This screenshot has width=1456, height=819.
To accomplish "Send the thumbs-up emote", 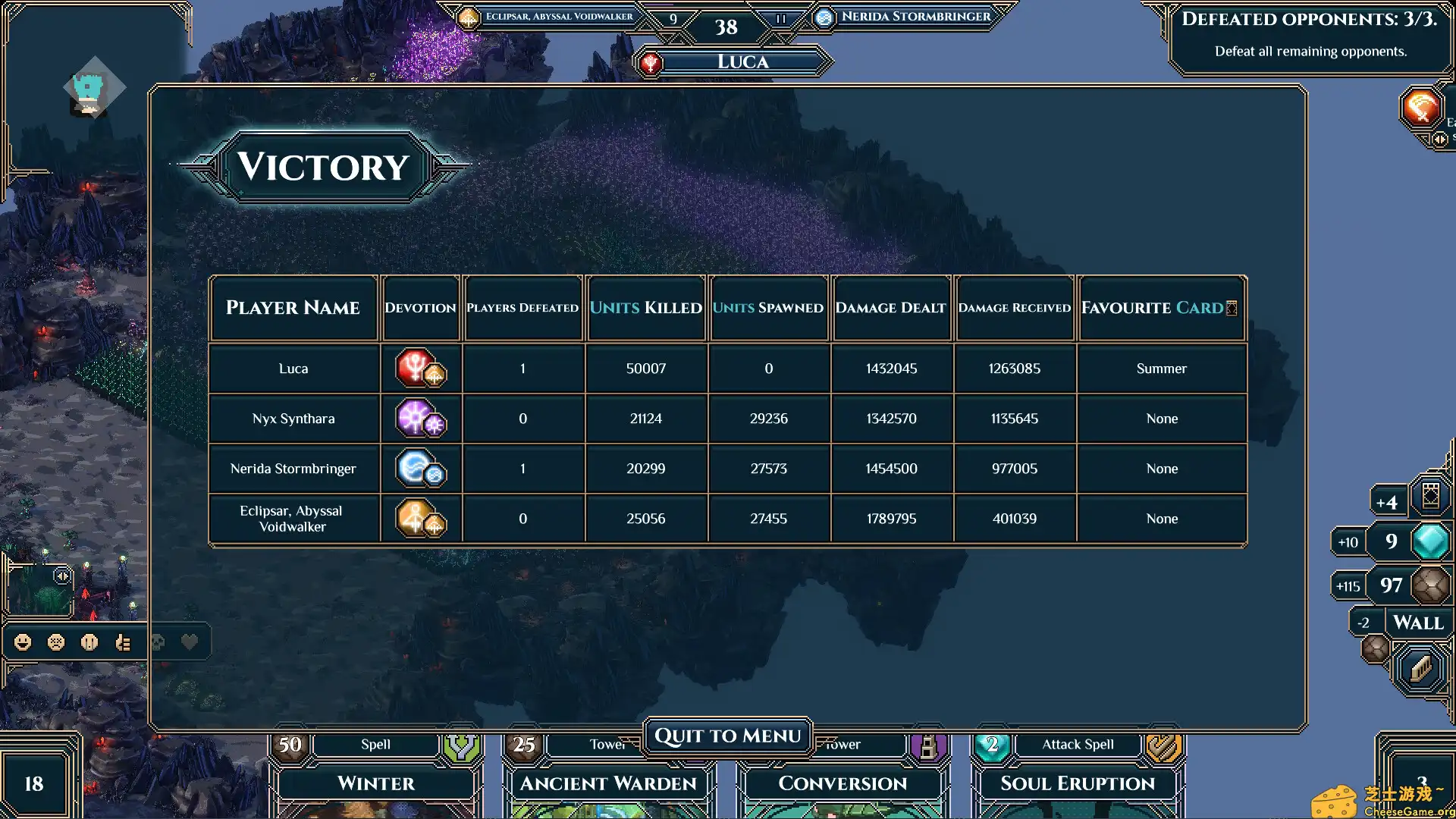I will (x=123, y=642).
